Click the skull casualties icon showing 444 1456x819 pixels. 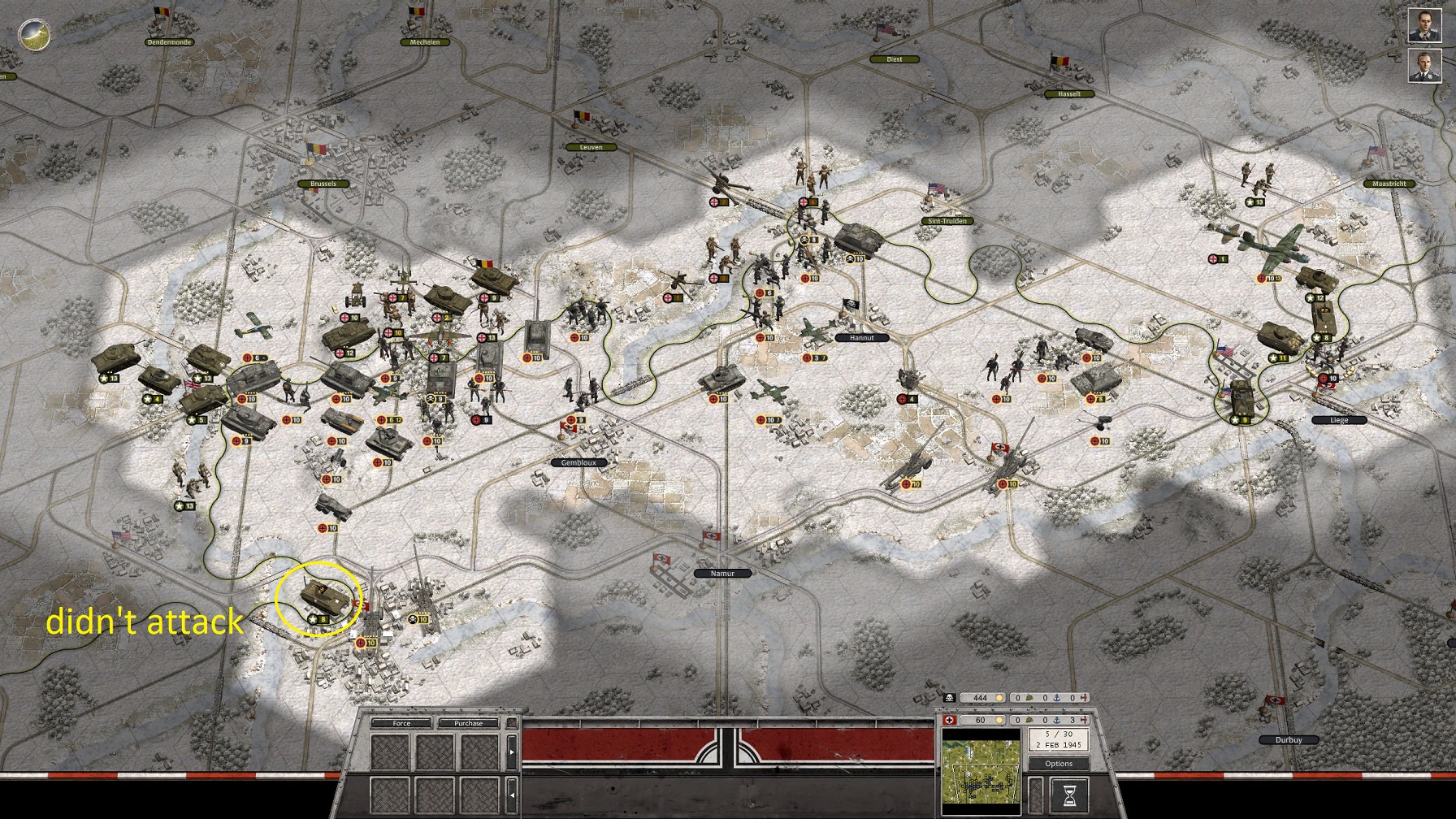pos(949,696)
